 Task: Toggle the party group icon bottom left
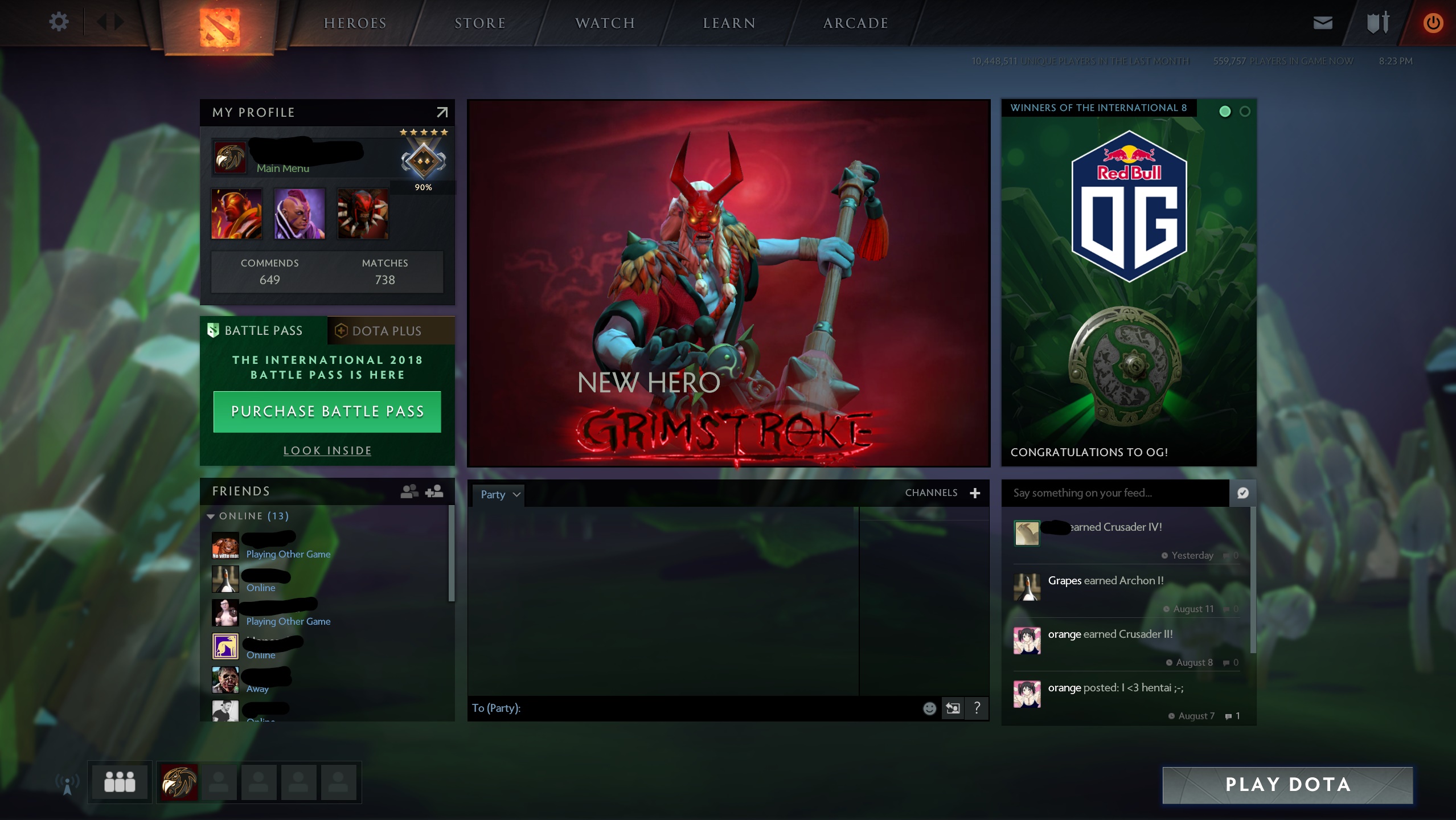tap(119, 782)
